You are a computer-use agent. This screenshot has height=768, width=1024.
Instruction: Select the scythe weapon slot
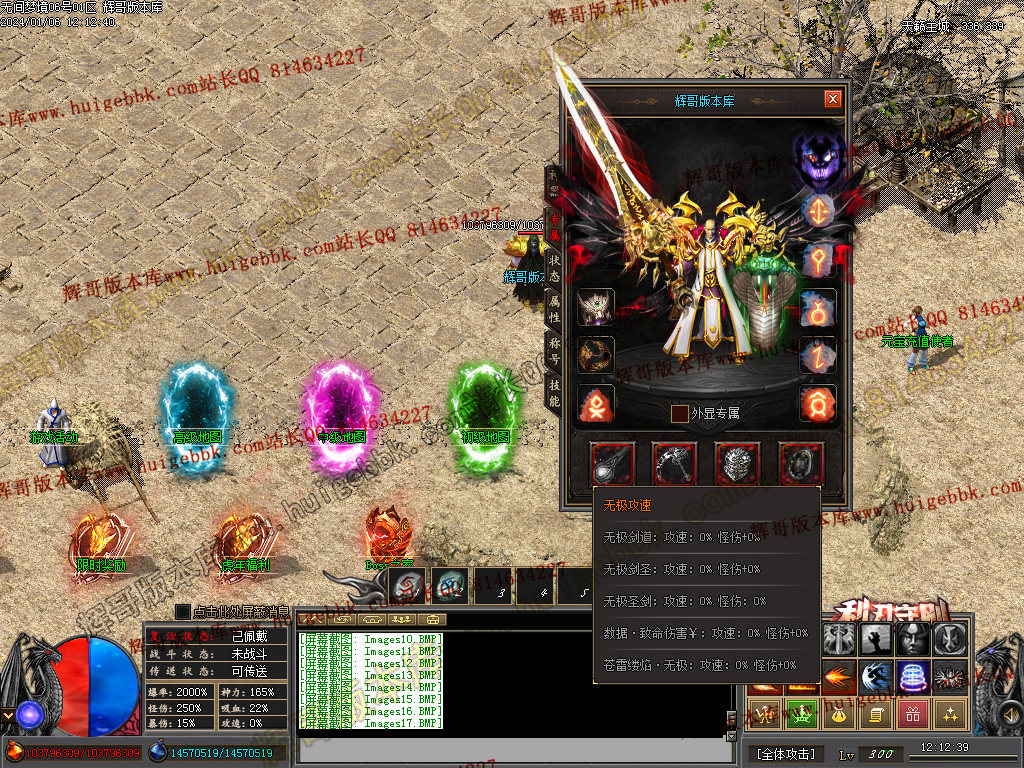pos(675,464)
